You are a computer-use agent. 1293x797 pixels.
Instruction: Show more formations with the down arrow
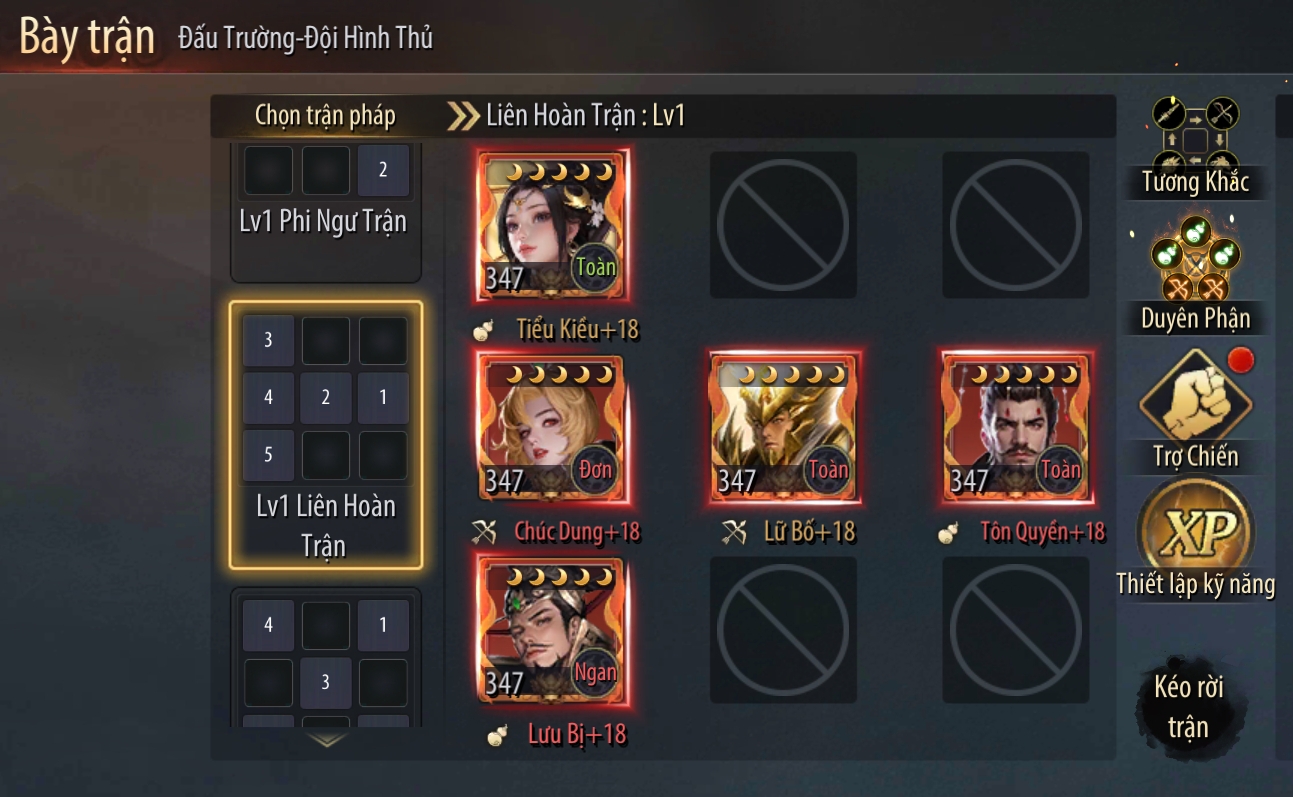[327, 741]
